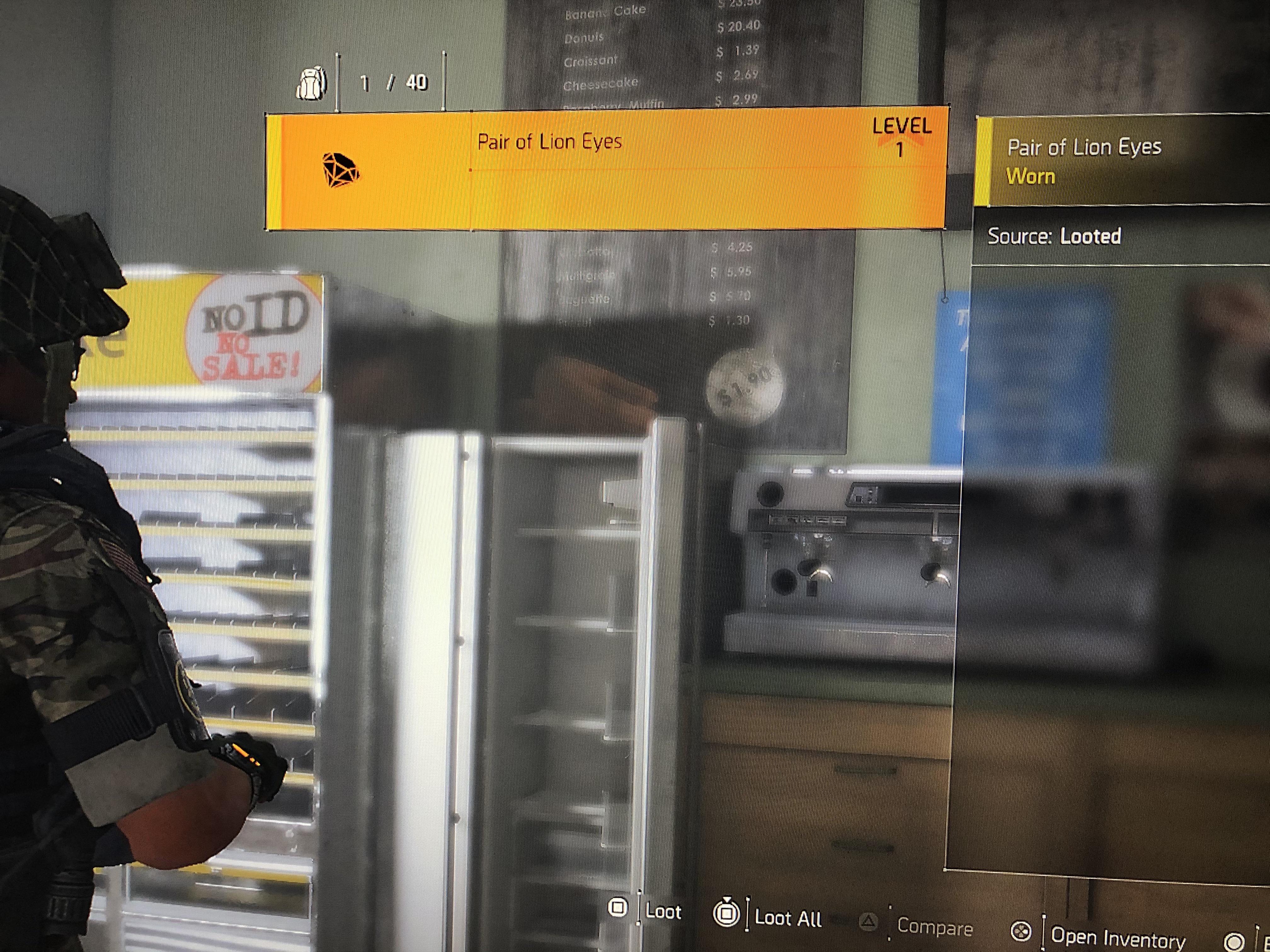Click the touchpad icon before Open Inventory

click(x=1021, y=930)
